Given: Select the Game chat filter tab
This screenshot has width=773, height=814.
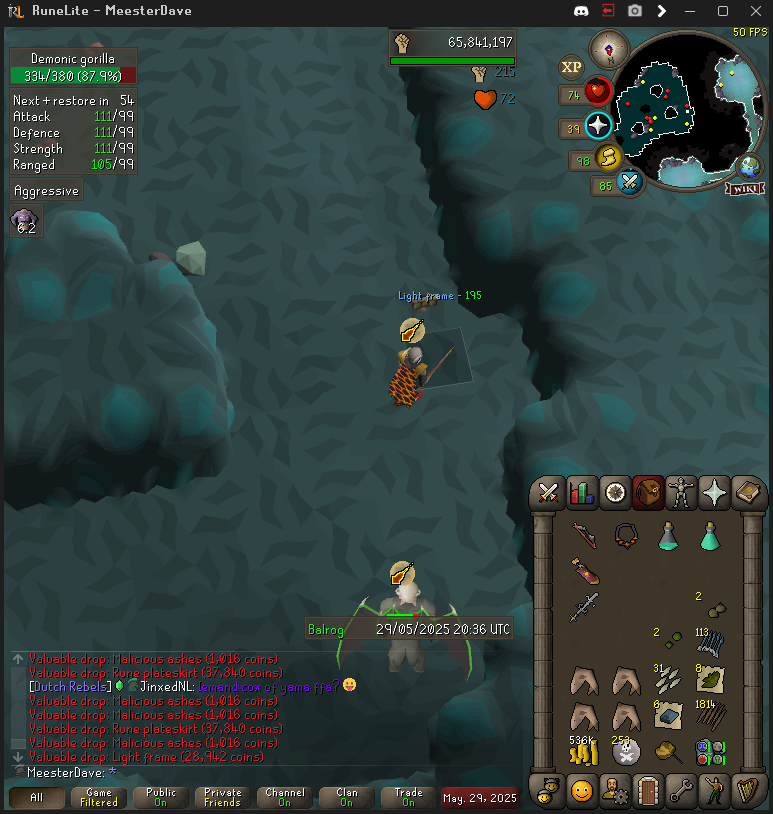Looking at the screenshot, I should click(x=99, y=797).
